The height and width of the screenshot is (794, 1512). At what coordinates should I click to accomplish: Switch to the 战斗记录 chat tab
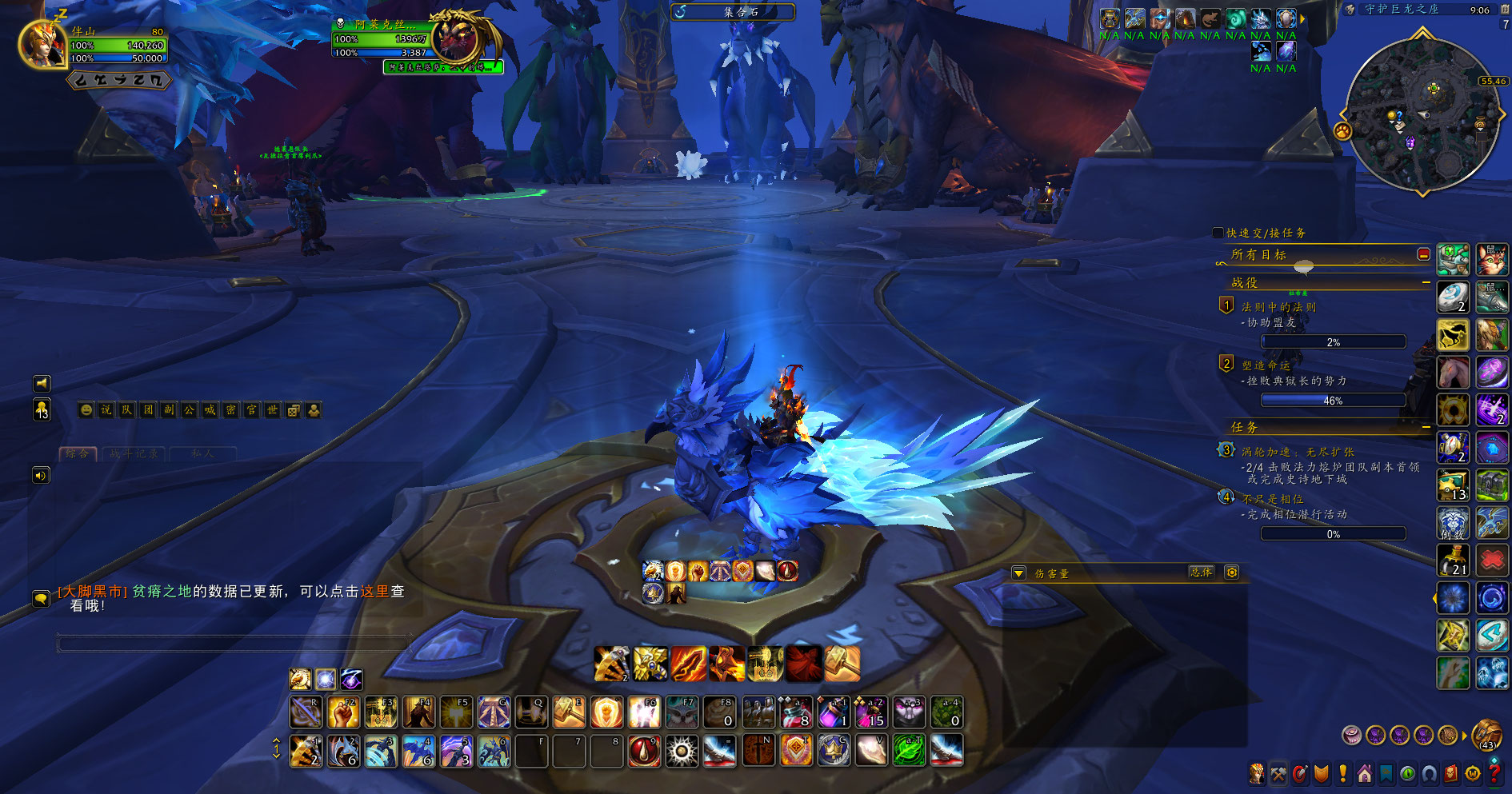[134, 454]
